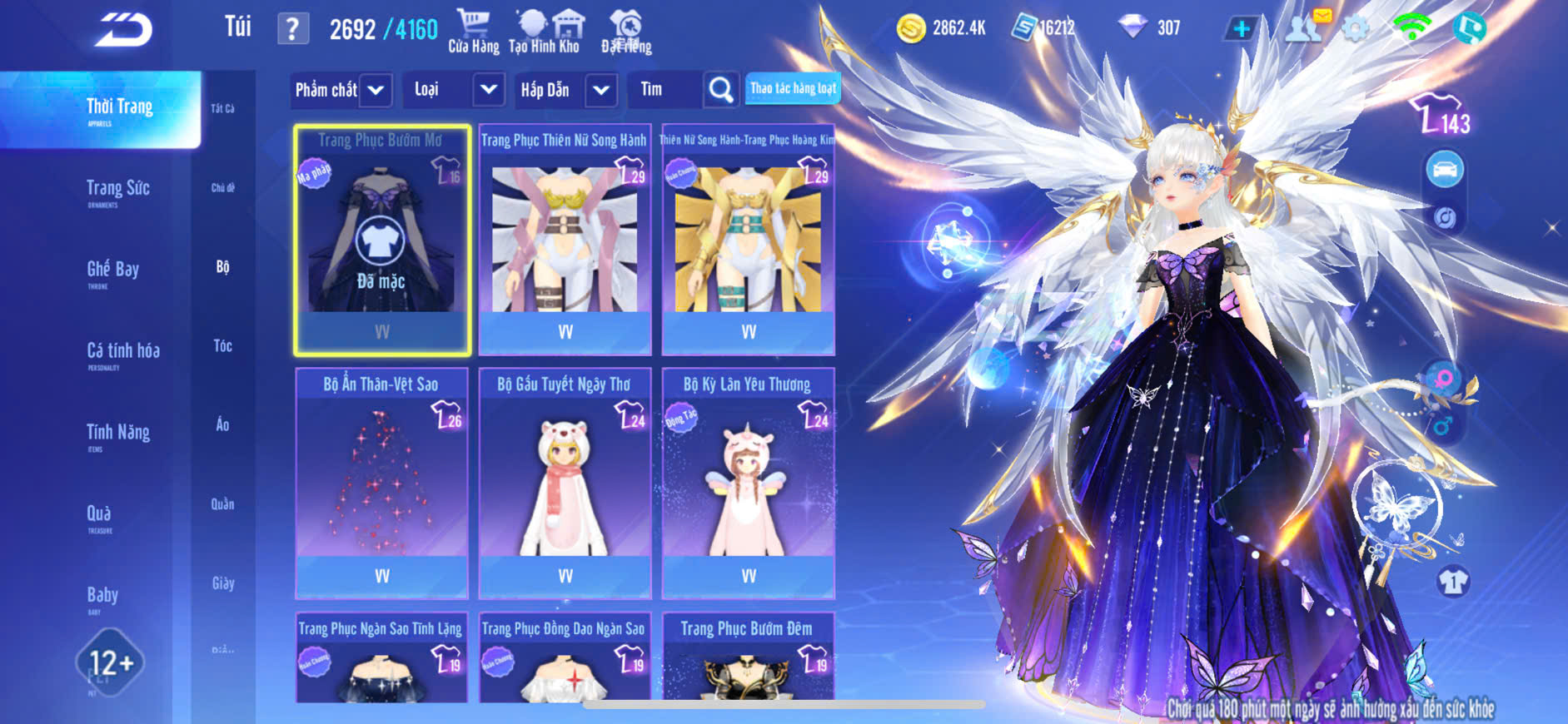Open the Ghế Bay category
Viewport: 1568px width, 724px height.
click(x=112, y=270)
